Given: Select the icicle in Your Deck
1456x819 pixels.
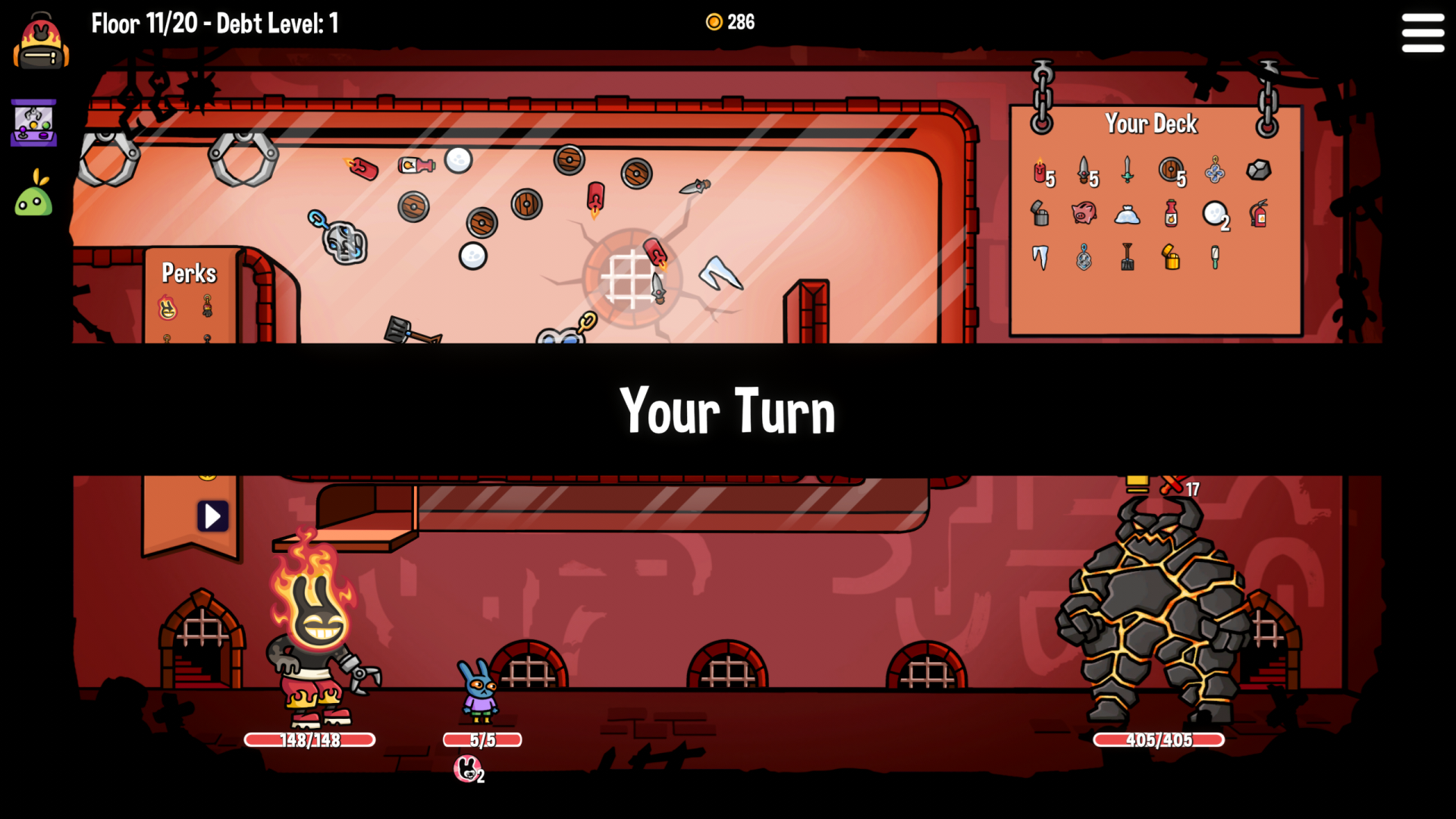Looking at the screenshot, I should [1040, 258].
